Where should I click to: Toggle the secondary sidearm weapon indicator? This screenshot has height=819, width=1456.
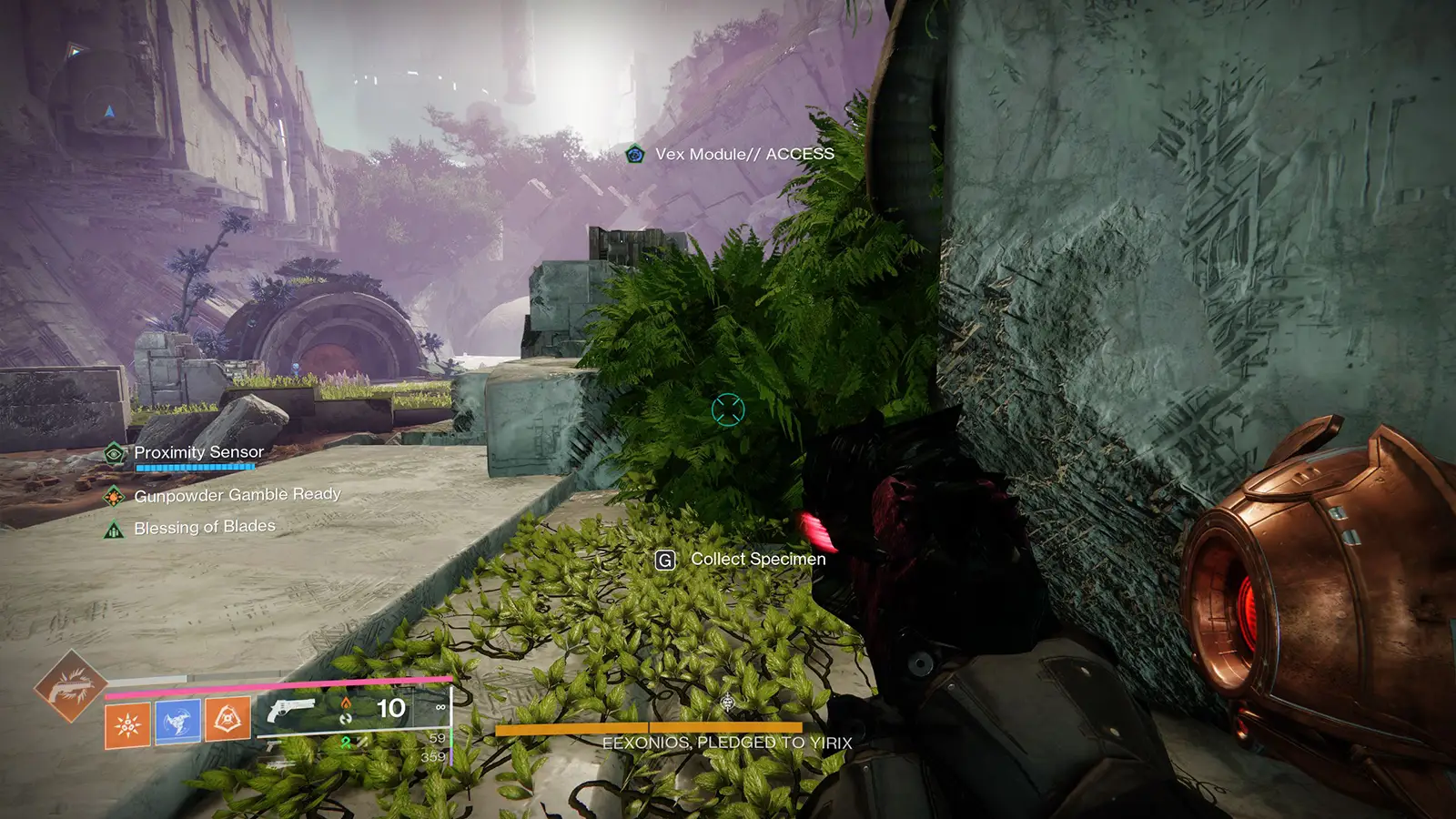pos(273,744)
